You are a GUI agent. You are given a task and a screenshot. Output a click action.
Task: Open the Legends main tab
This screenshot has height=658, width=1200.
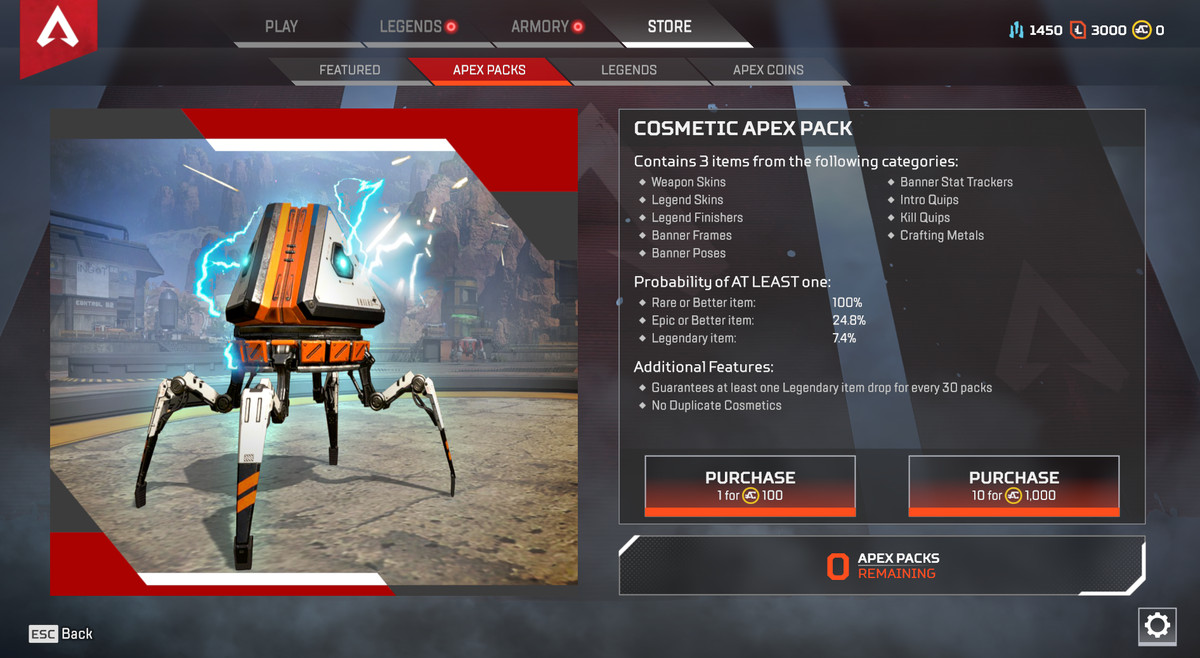pyautogui.click(x=411, y=27)
